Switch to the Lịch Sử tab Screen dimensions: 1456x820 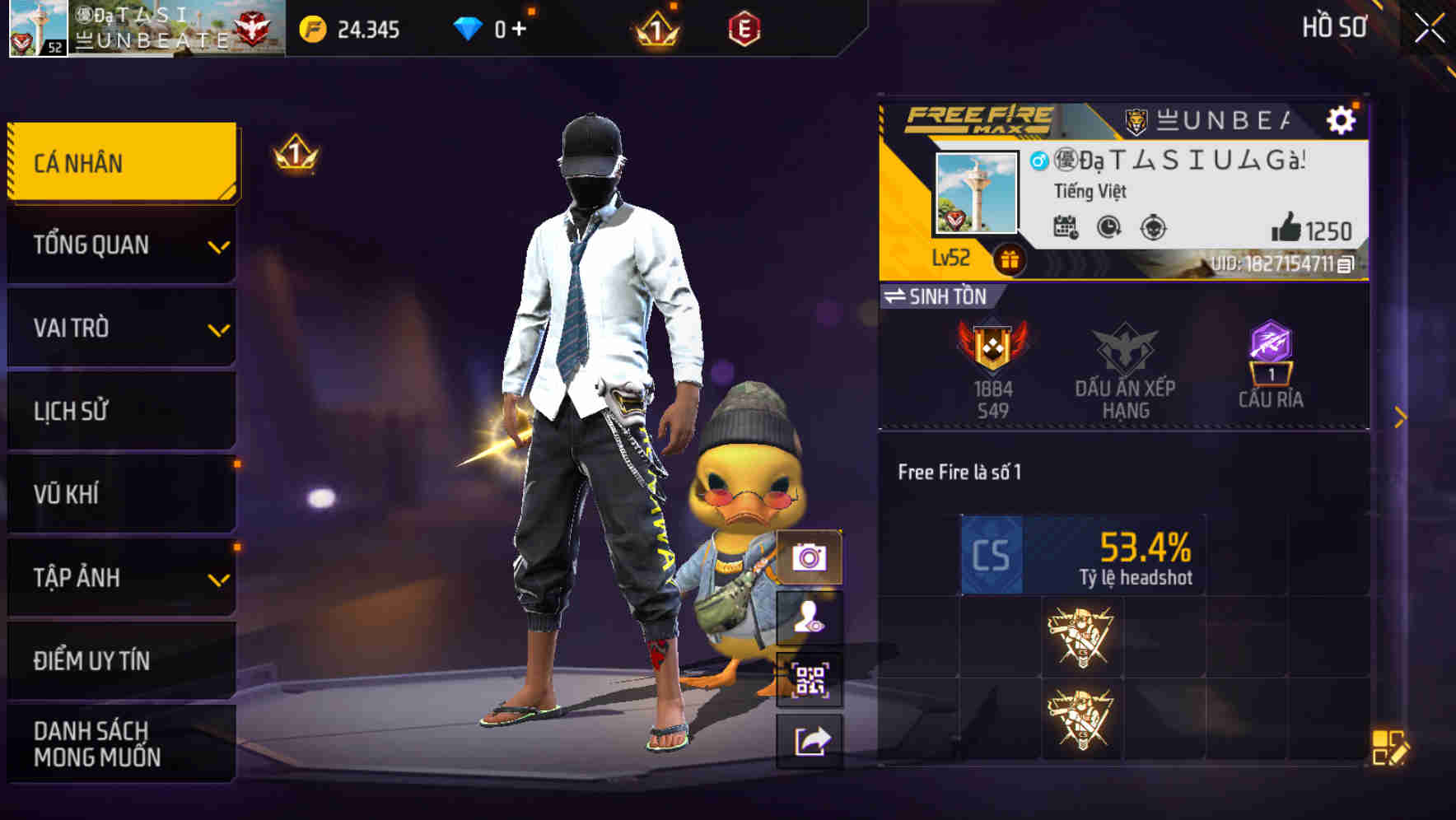(121, 411)
